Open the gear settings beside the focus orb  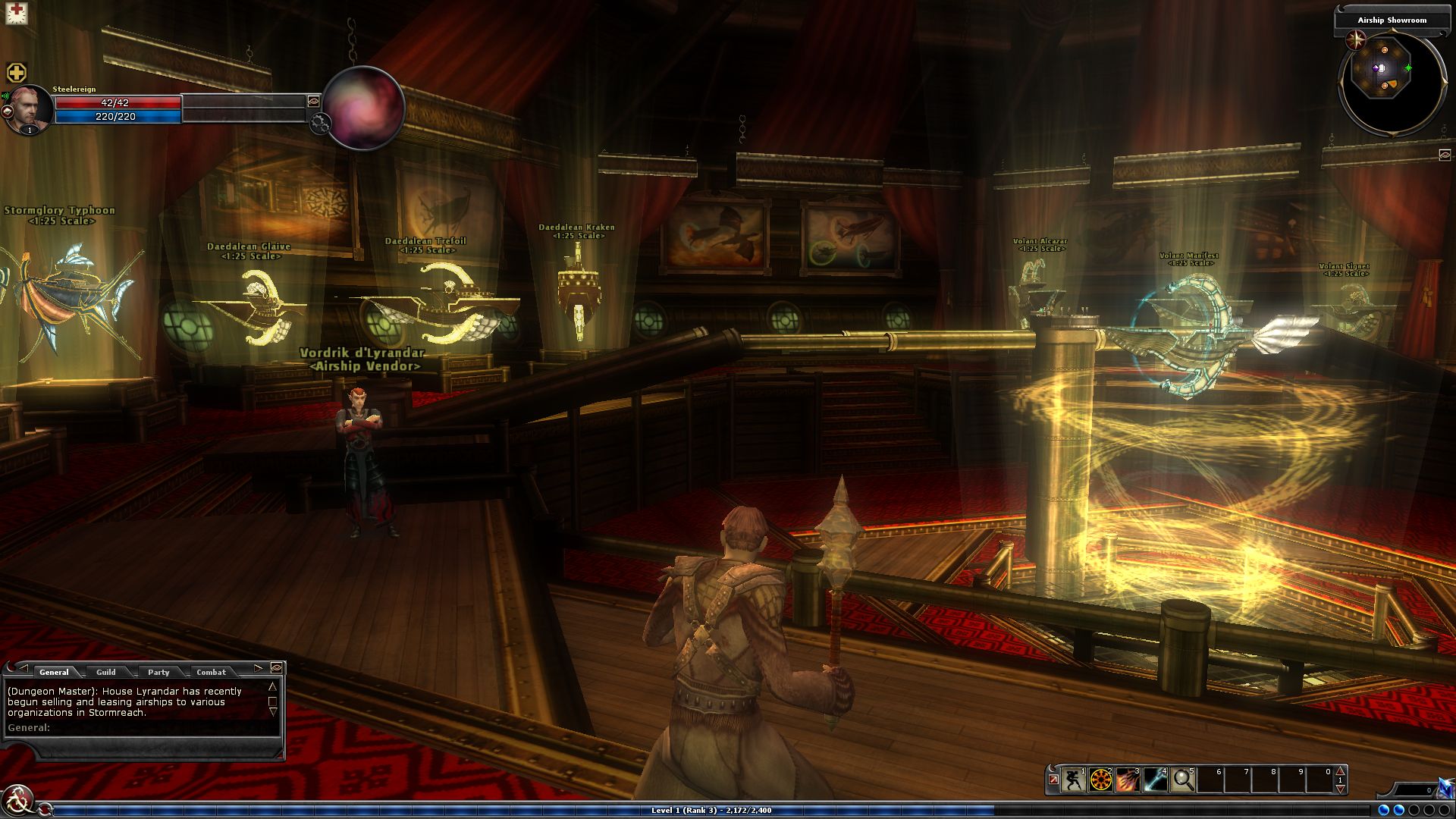click(x=320, y=124)
